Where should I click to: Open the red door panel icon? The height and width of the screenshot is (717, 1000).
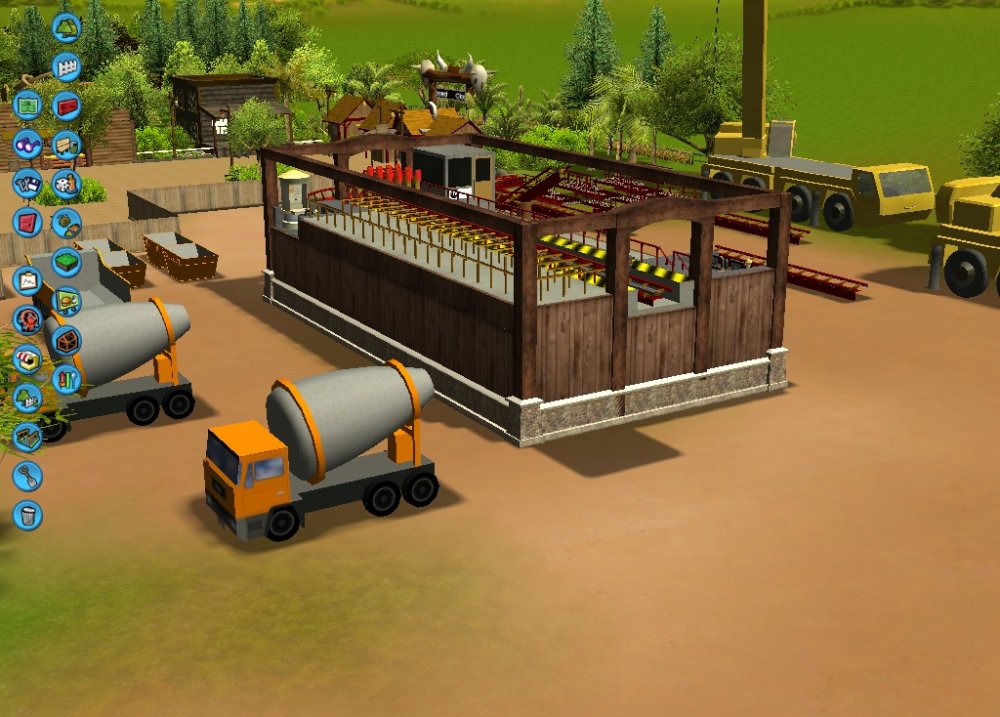(27, 222)
